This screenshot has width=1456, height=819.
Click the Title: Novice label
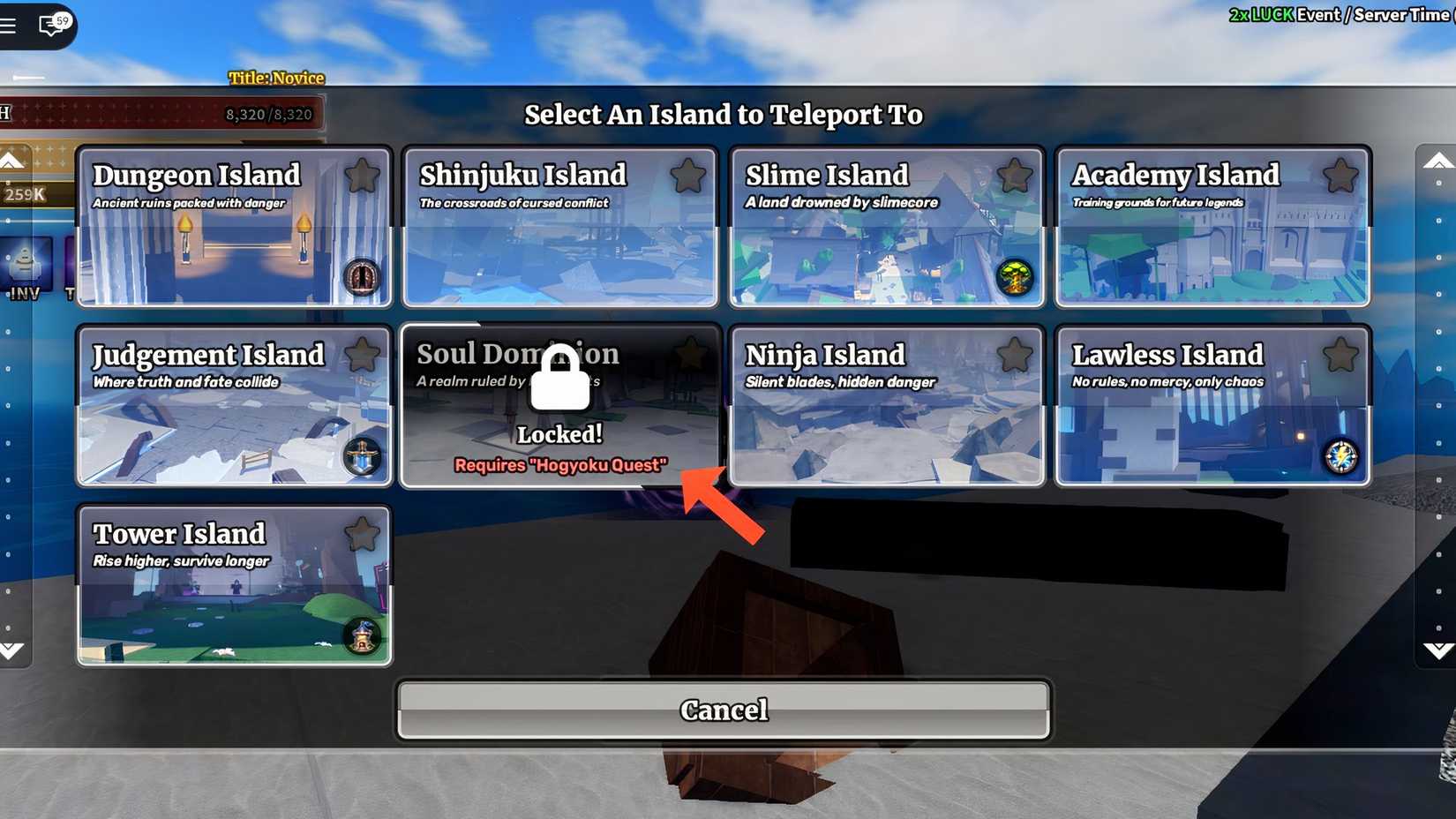tap(275, 78)
